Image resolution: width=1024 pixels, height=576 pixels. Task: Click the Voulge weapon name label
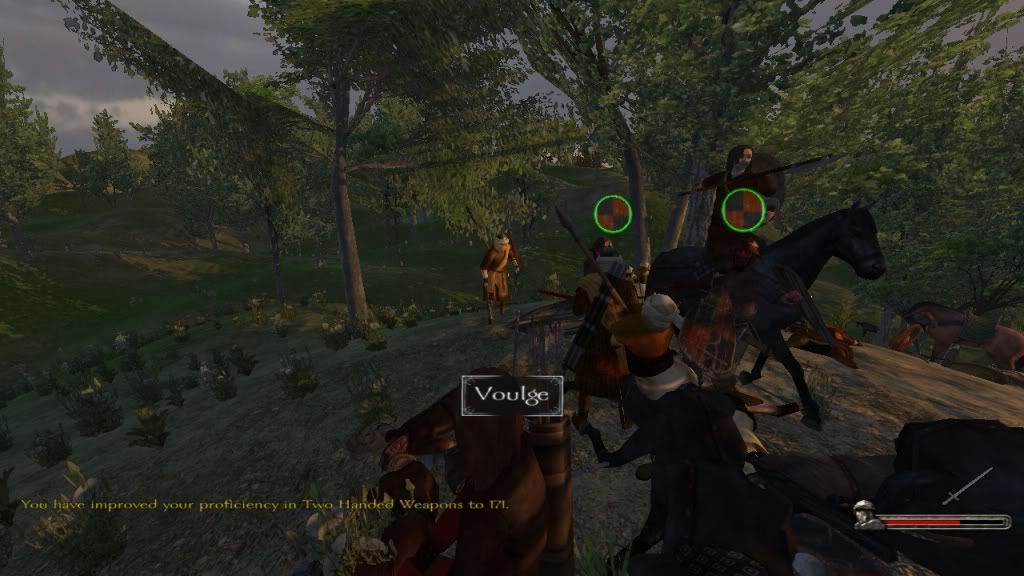(512, 394)
